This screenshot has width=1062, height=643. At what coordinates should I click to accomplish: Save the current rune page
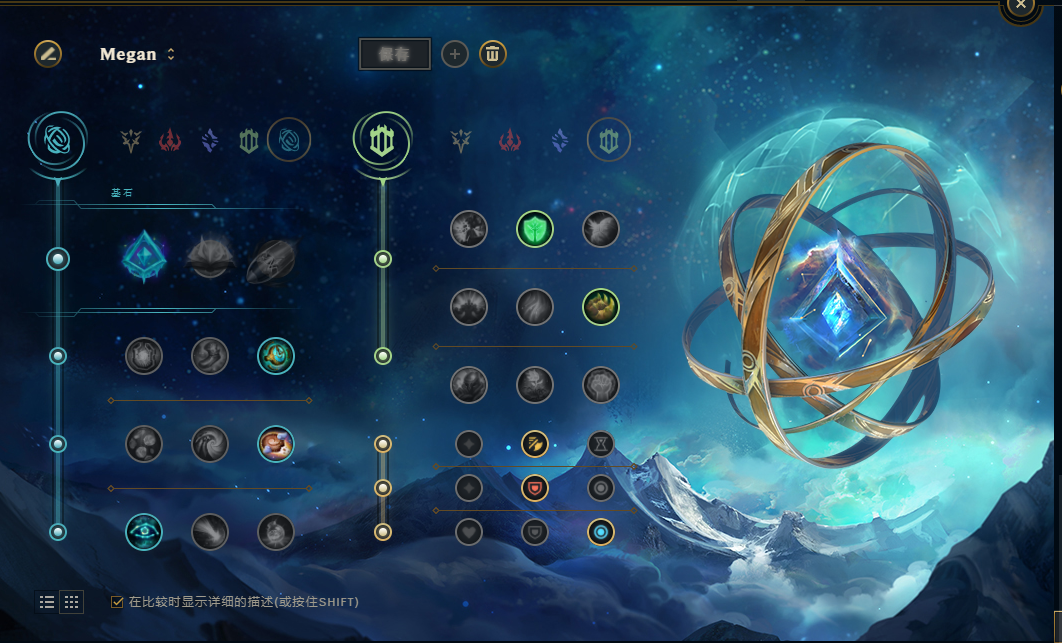(x=395, y=54)
